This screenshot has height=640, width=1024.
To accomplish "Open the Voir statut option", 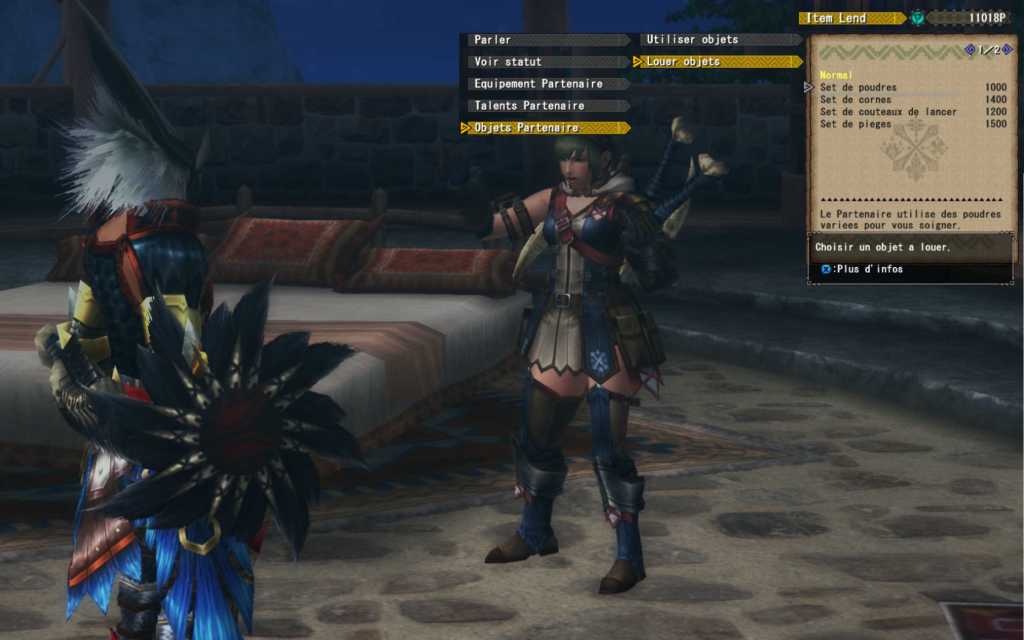I will point(546,62).
